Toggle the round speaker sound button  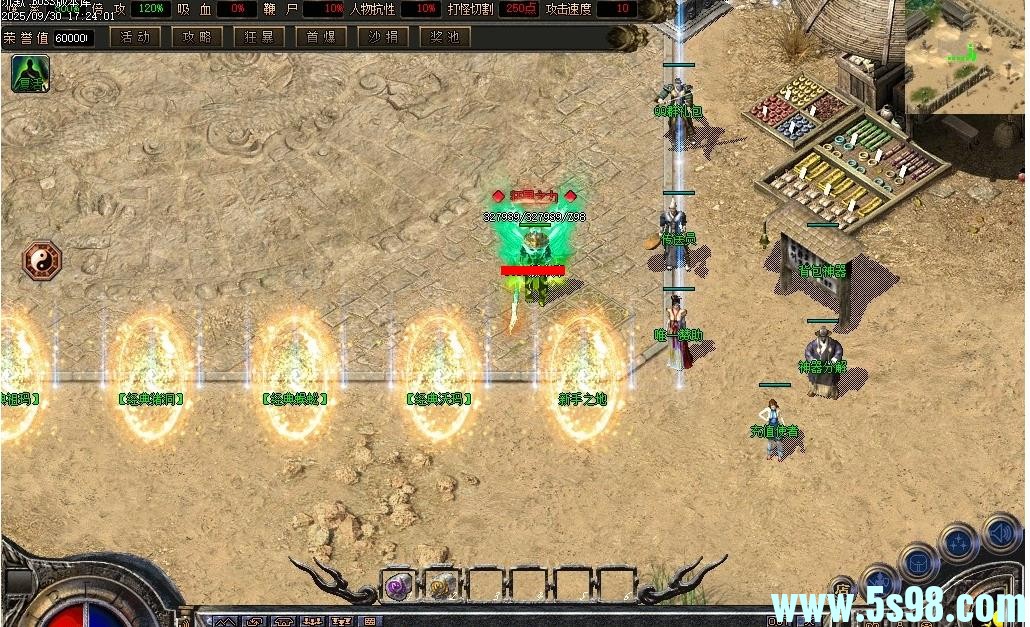999,531
